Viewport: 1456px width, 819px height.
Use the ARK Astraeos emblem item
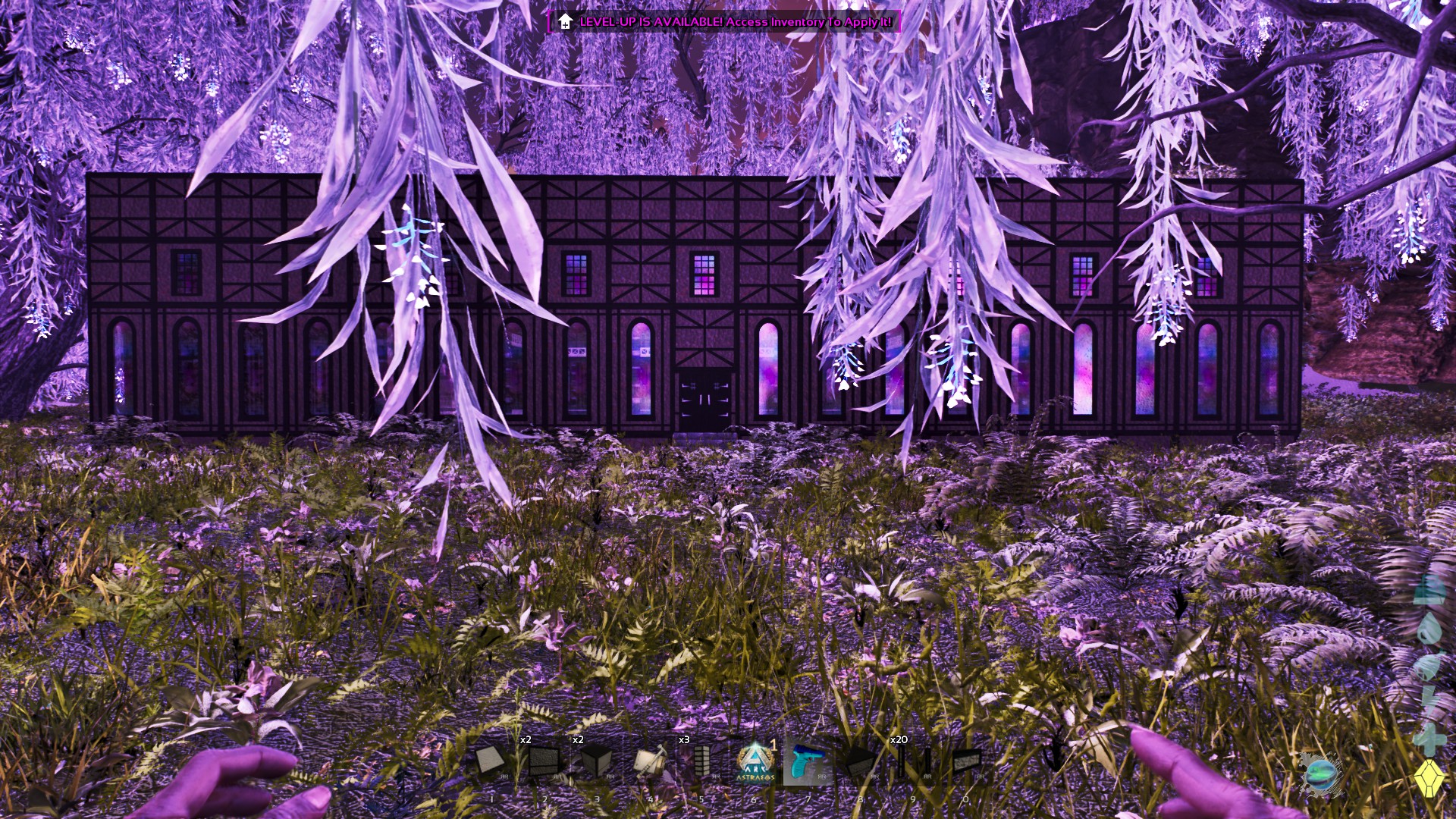755,762
